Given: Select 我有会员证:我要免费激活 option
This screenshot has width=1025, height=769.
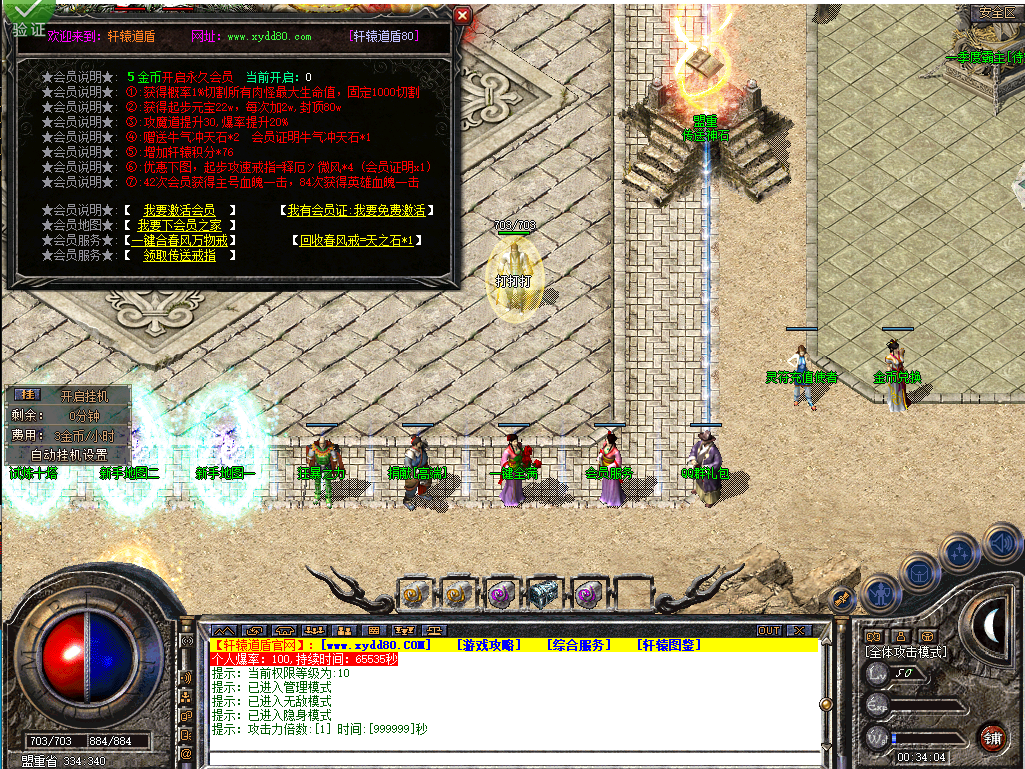Looking at the screenshot, I should pos(357,210).
